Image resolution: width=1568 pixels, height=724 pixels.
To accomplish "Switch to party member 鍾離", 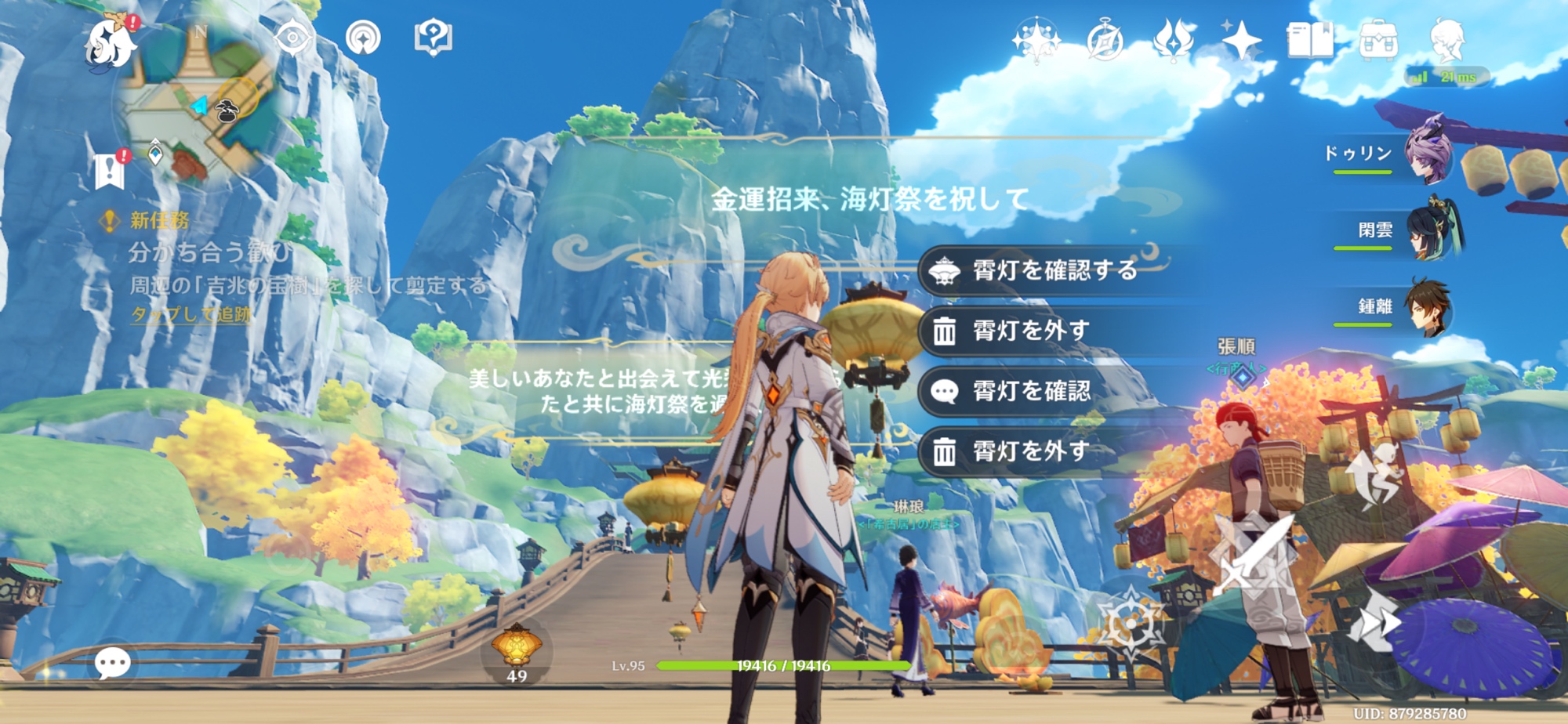I will click(1426, 308).
